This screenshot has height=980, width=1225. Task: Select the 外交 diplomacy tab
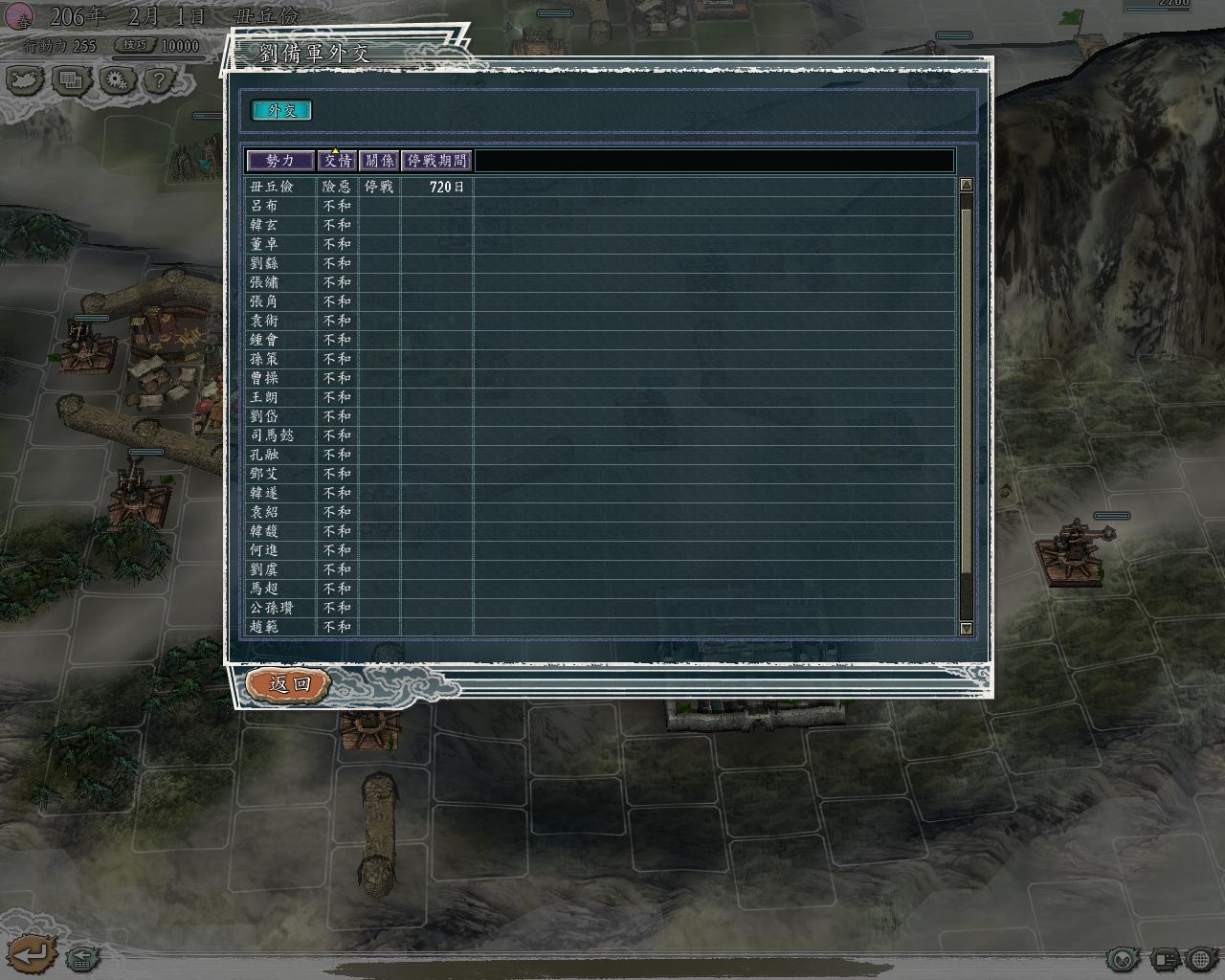pyautogui.click(x=281, y=110)
